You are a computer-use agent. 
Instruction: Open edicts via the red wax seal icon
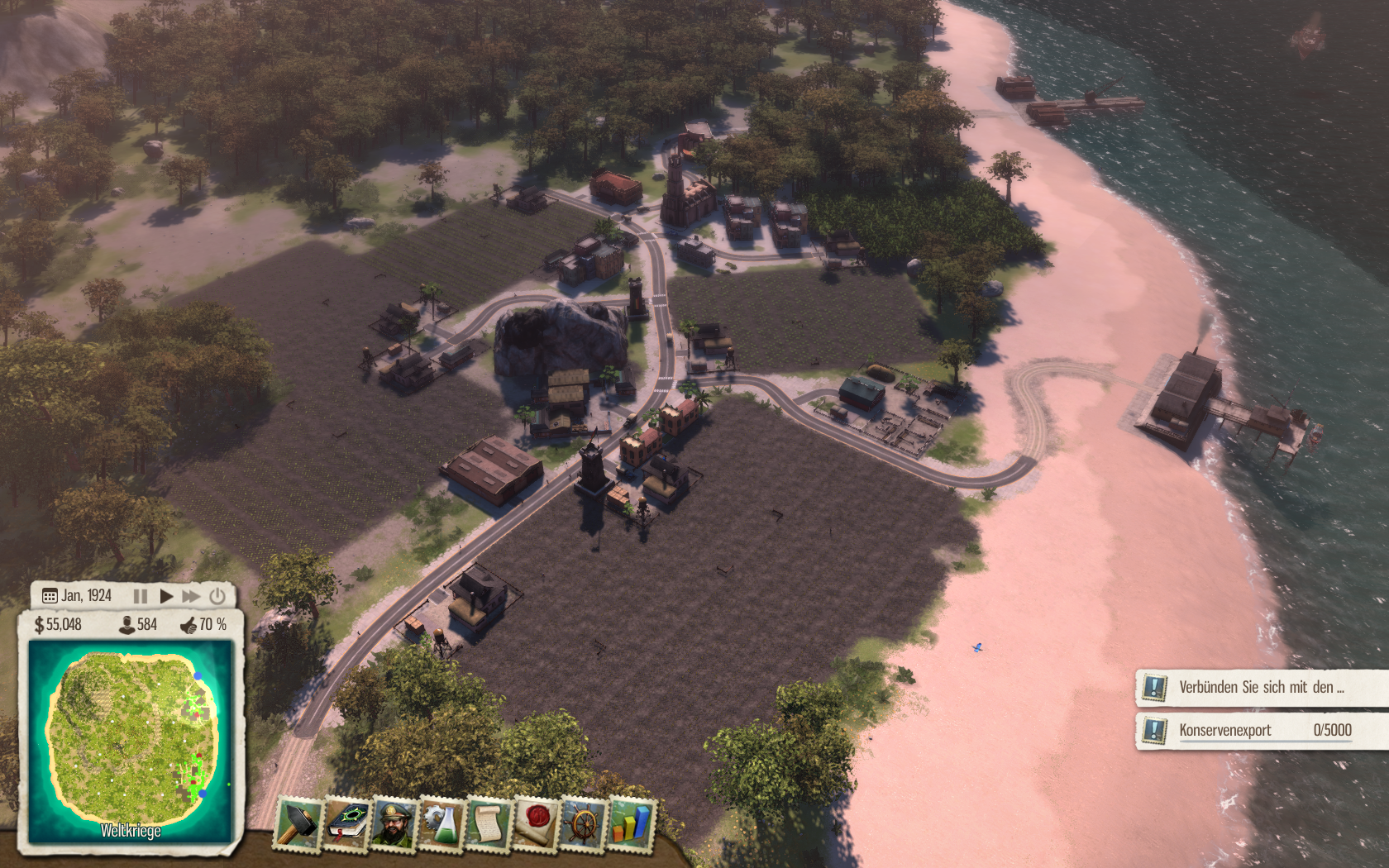coord(536,823)
